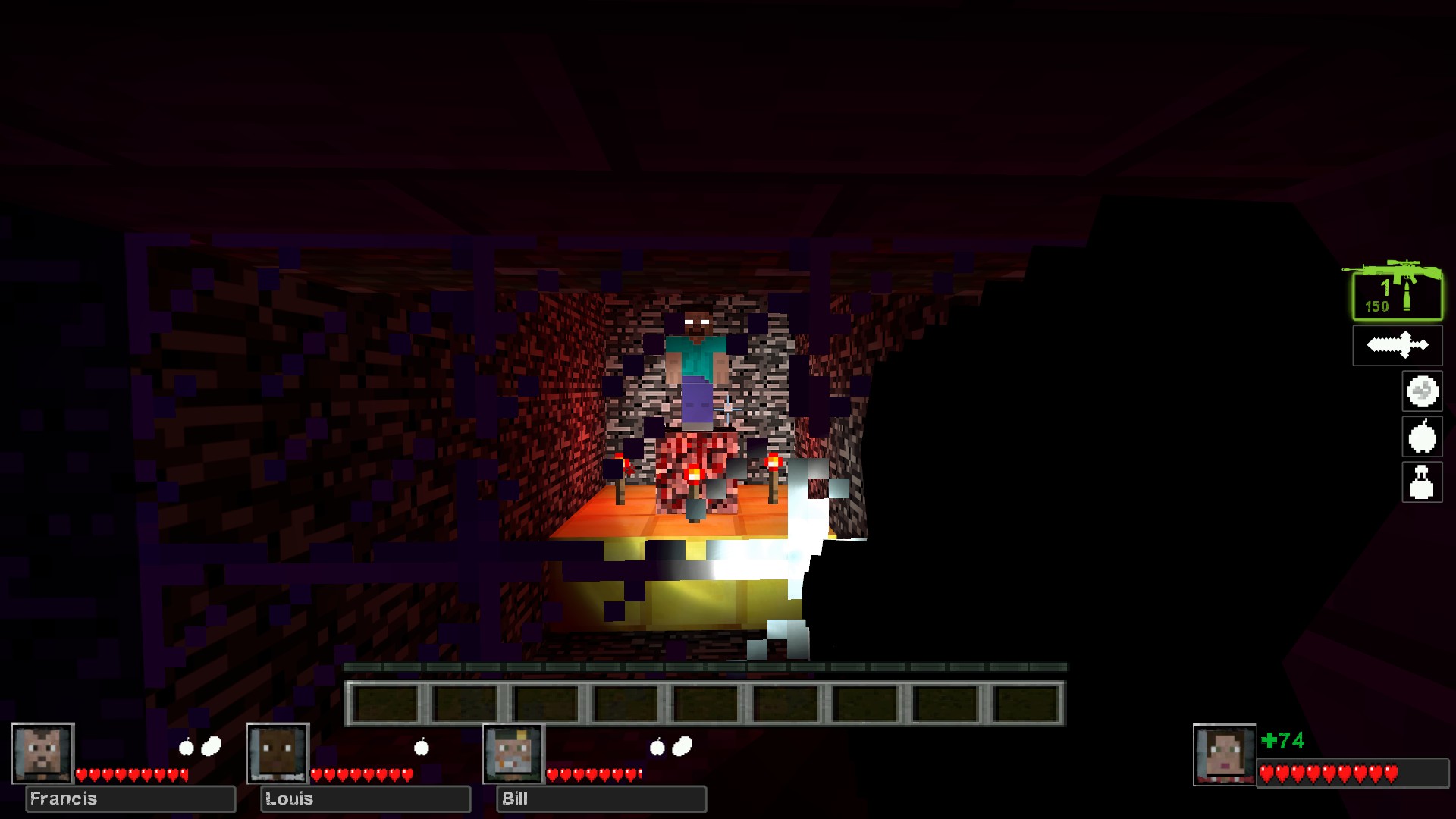Select the potion bottle slot

[x=1422, y=482]
